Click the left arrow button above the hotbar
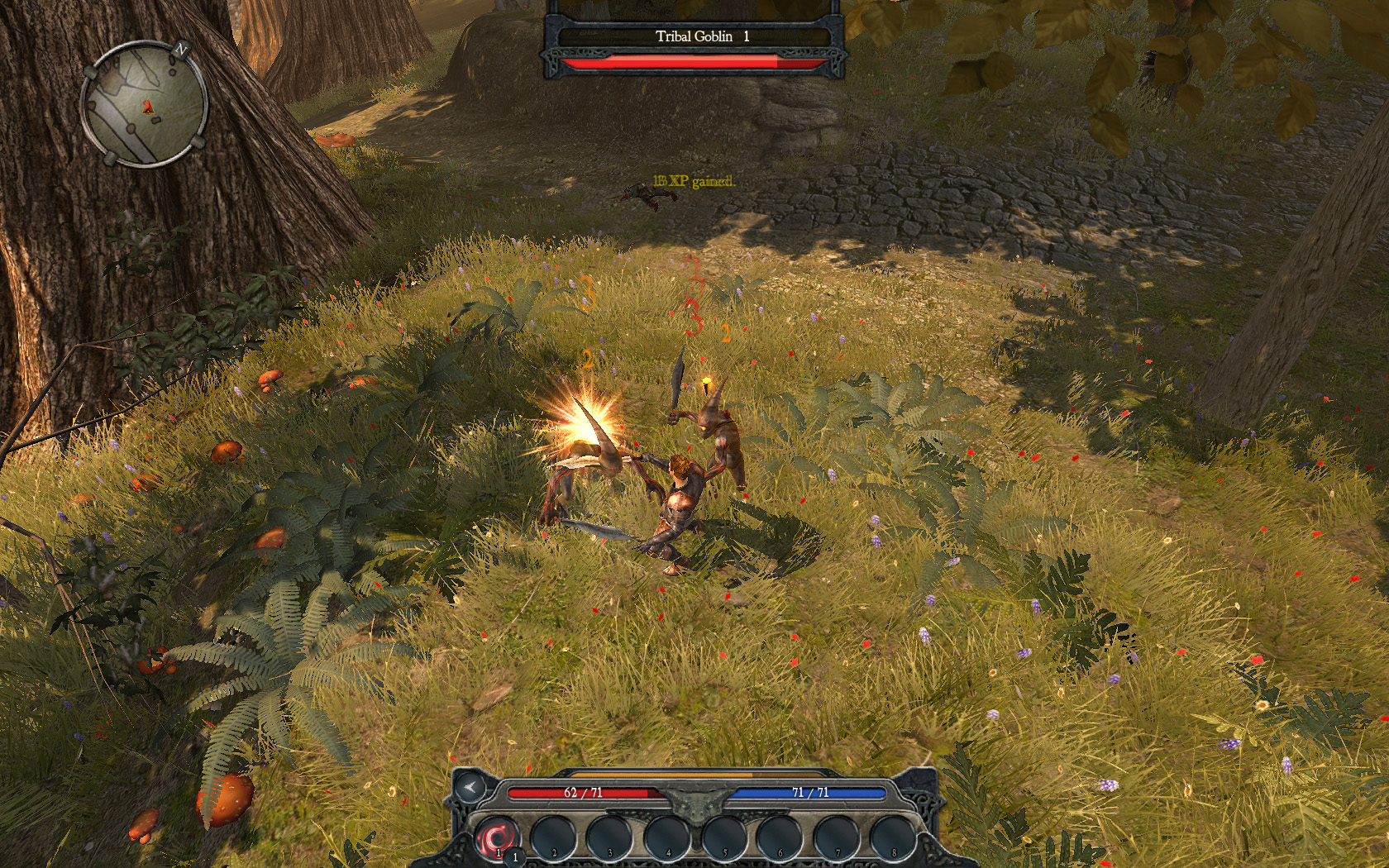 [x=471, y=787]
